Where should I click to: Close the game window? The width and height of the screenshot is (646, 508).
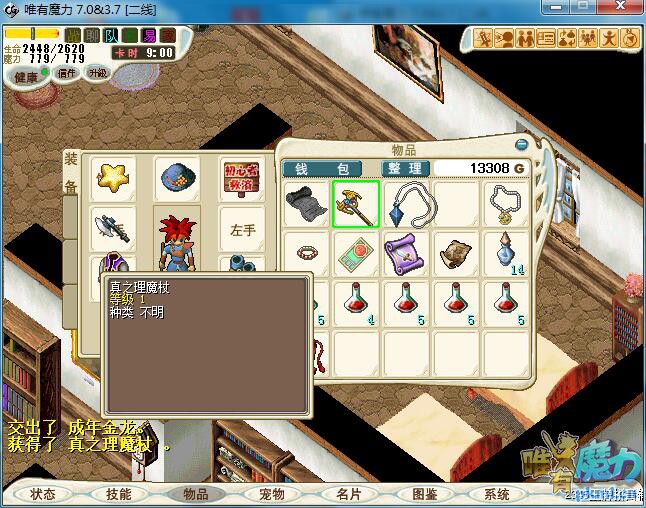click(x=624, y=9)
